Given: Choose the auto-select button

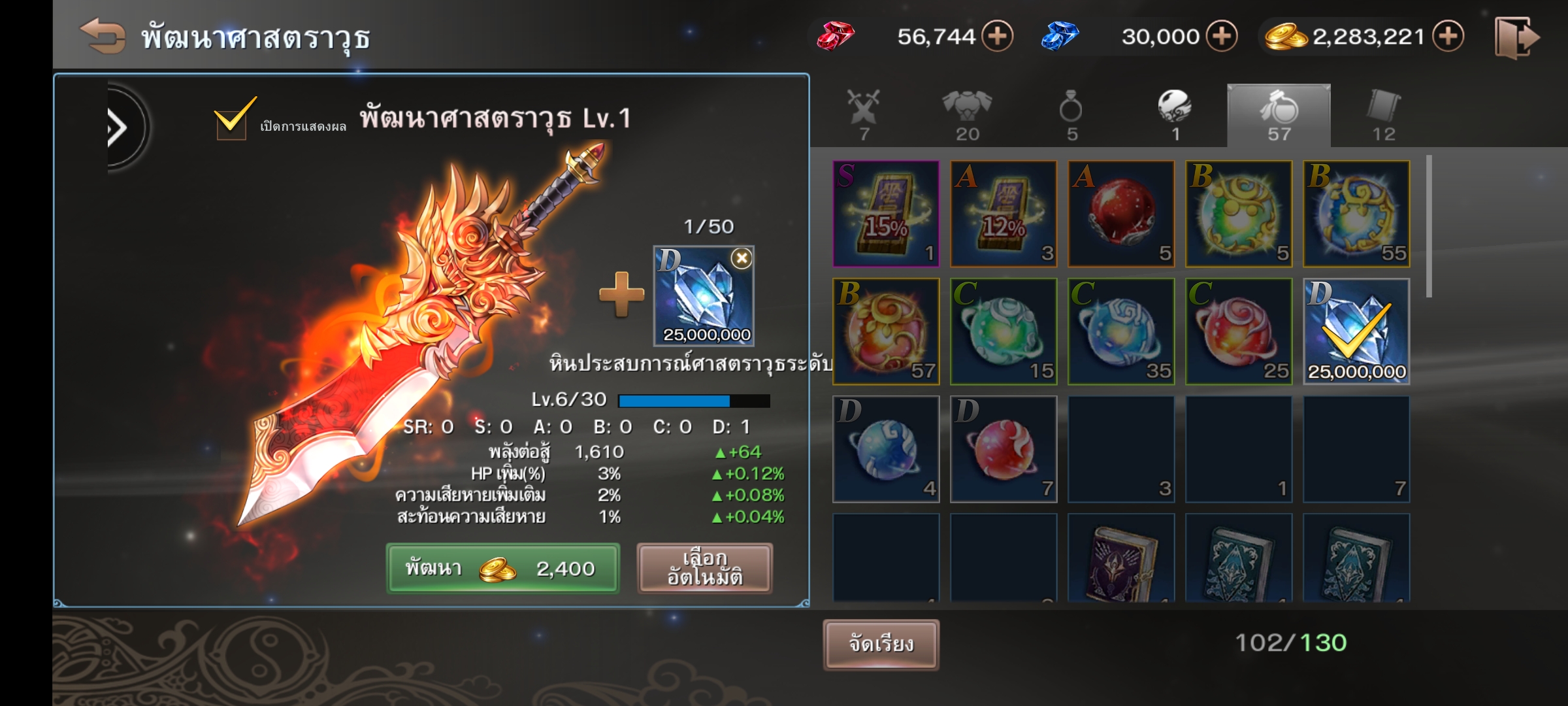Looking at the screenshot, I should [x=704, y=568].
